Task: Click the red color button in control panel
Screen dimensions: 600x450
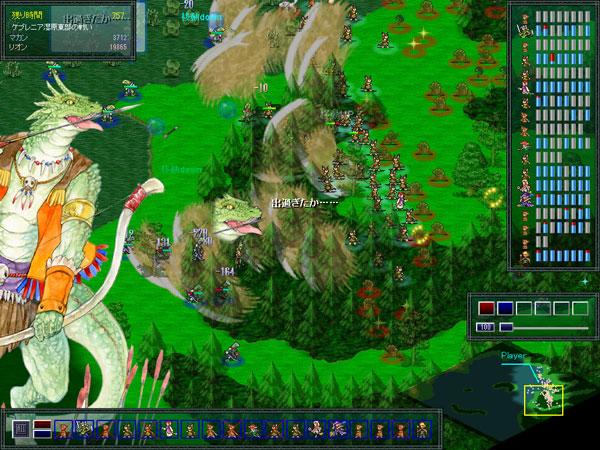Action: coord(486,308)
